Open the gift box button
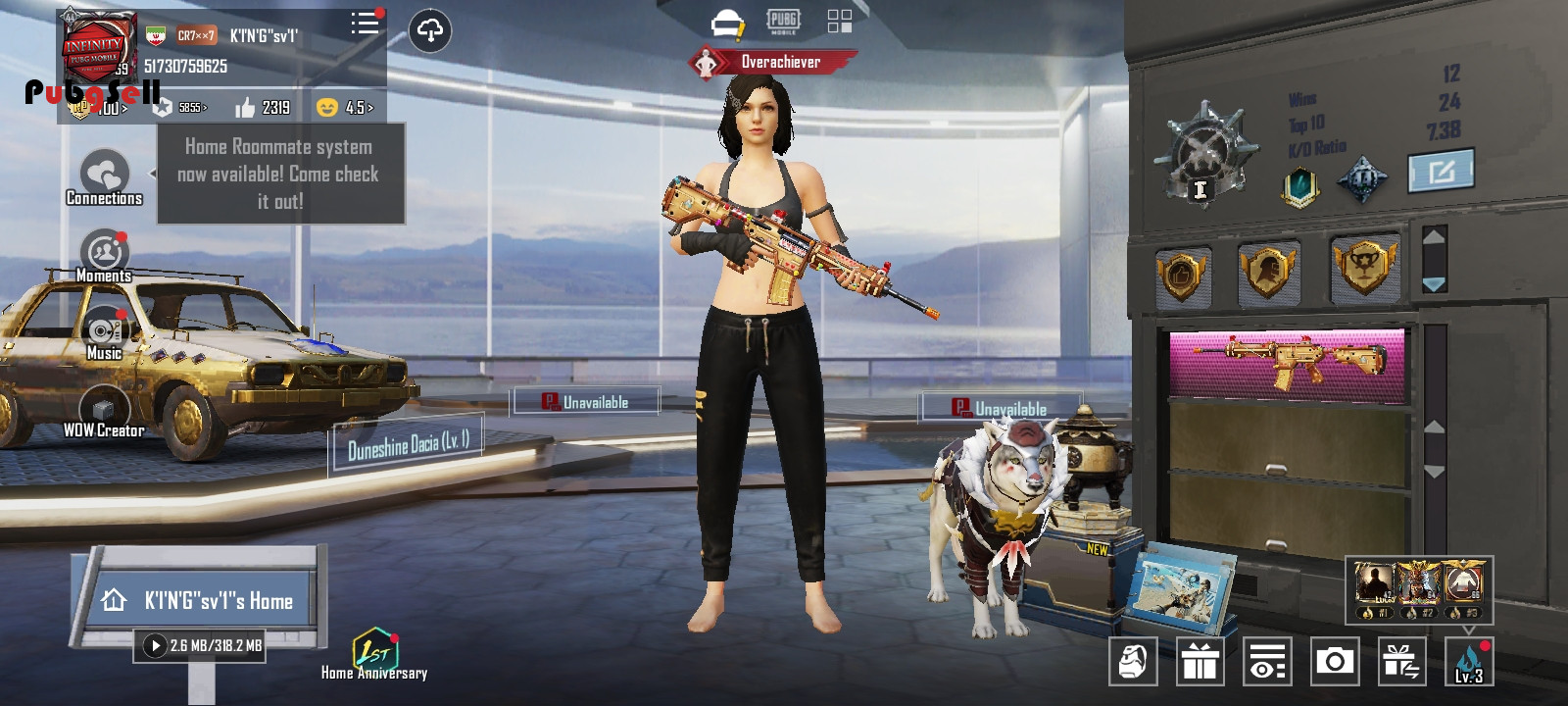1568x706 pixels. [x=1200, y=662]
